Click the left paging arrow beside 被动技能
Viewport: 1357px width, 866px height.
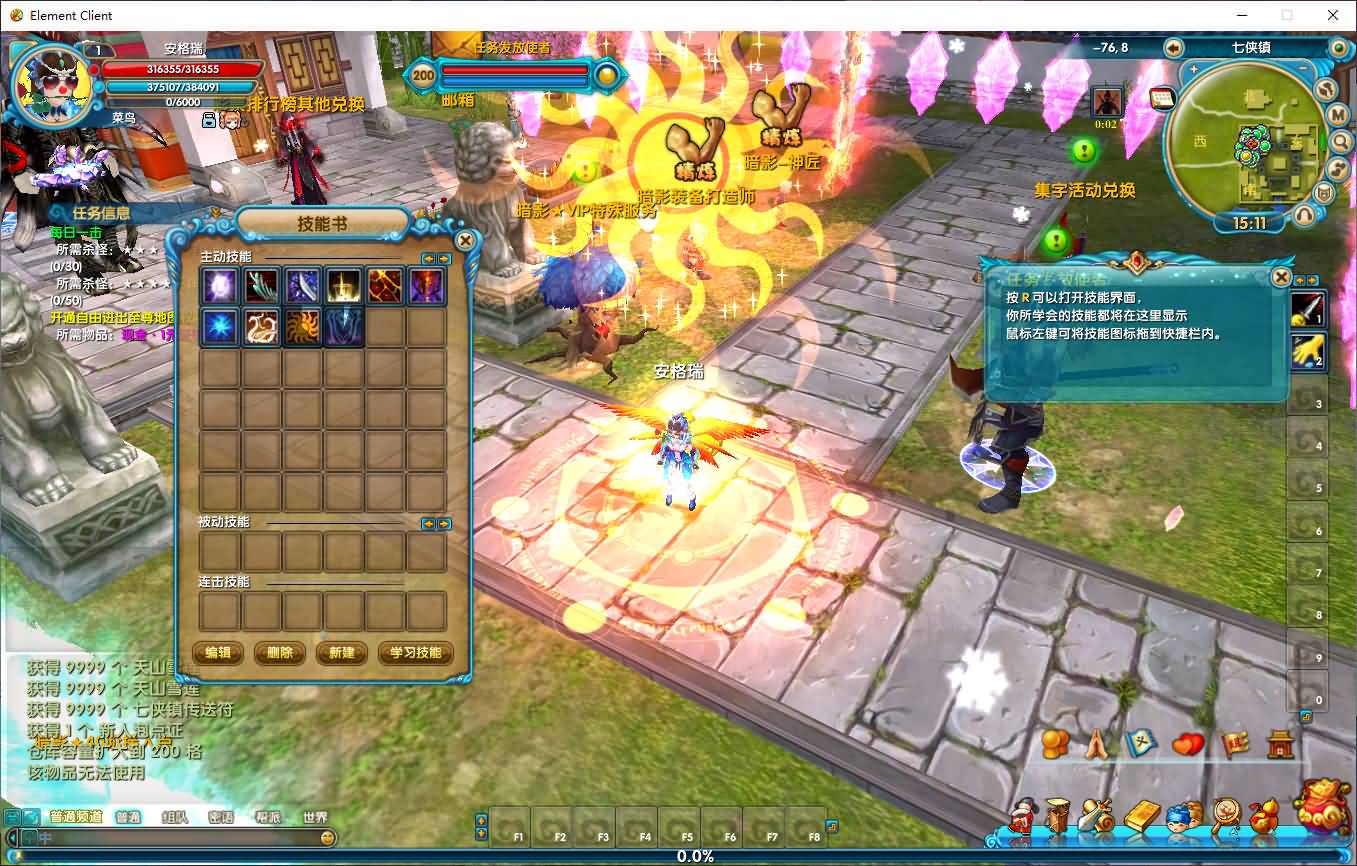point(429,523)
